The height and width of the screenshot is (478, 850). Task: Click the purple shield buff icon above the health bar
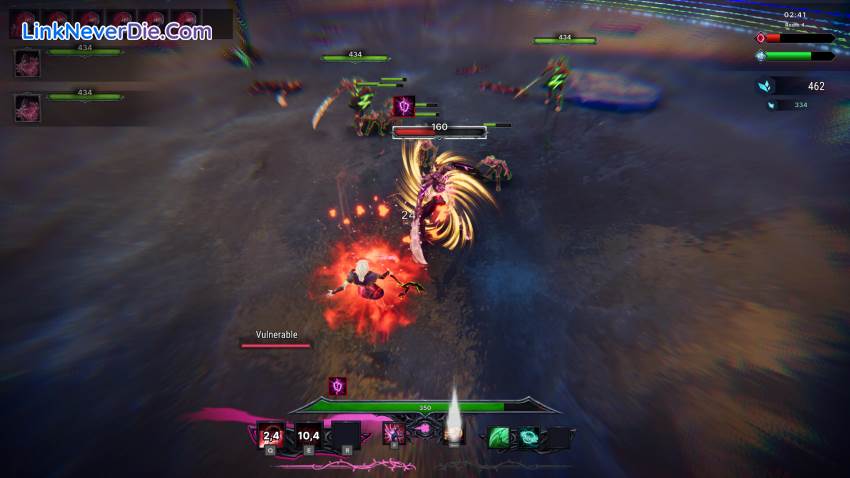point(338,386)
